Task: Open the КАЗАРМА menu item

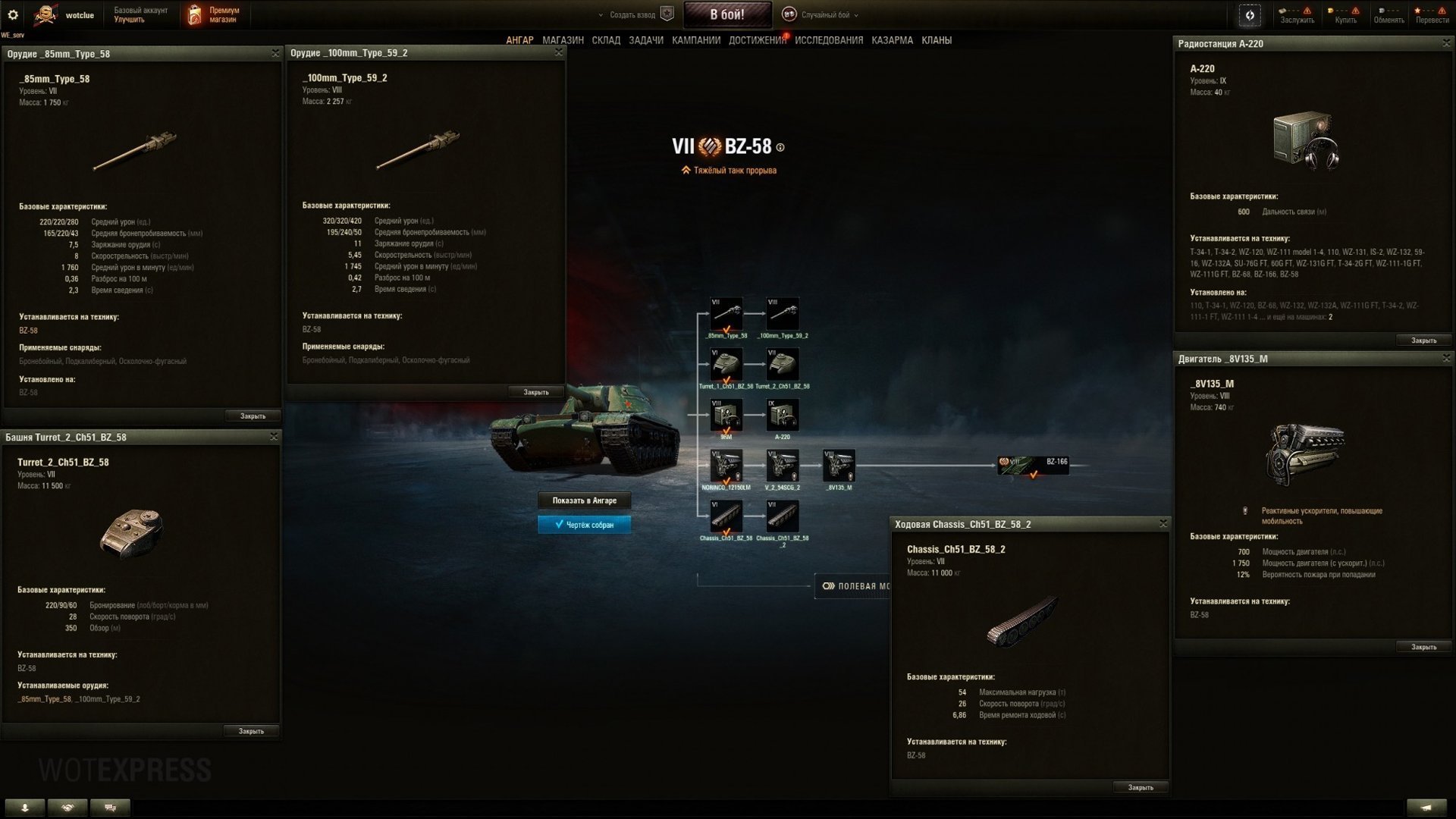Action: point(891,39)
